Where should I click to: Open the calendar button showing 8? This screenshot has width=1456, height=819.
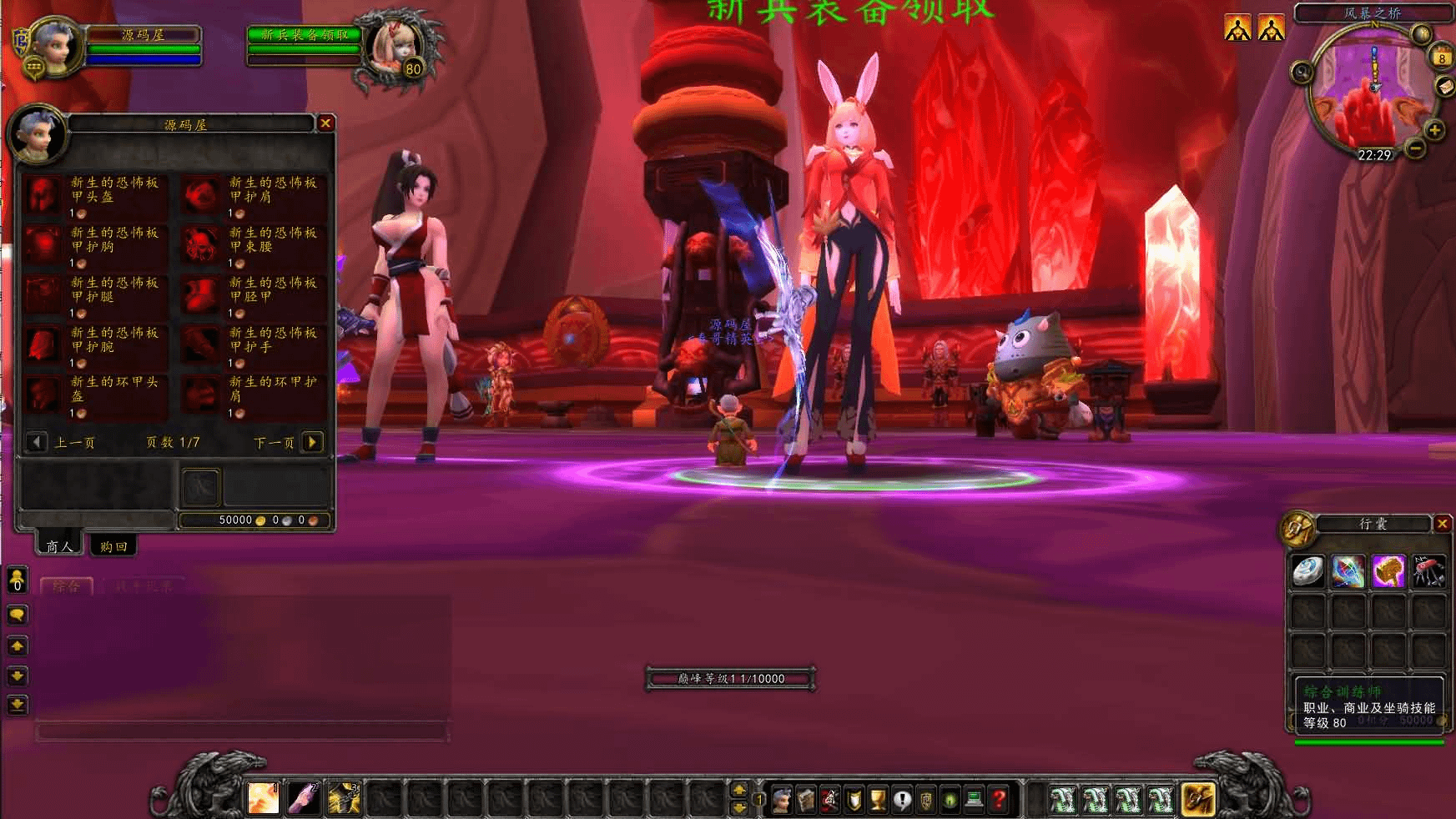tap(1441, 58)
